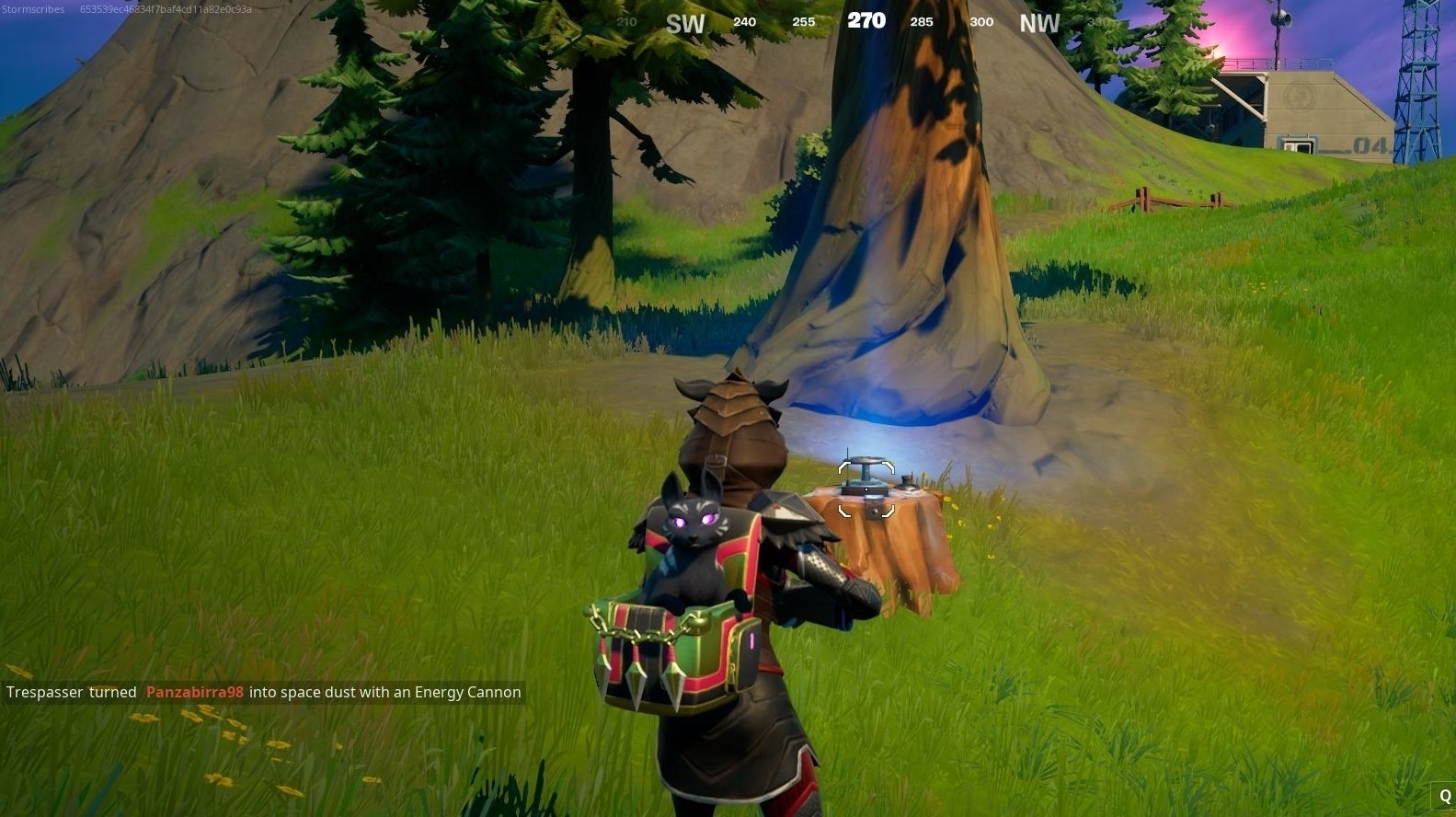Select the compass heading 270 marker
The width and height of the screenshot is (1456, 817).
[x=866, y=20]
